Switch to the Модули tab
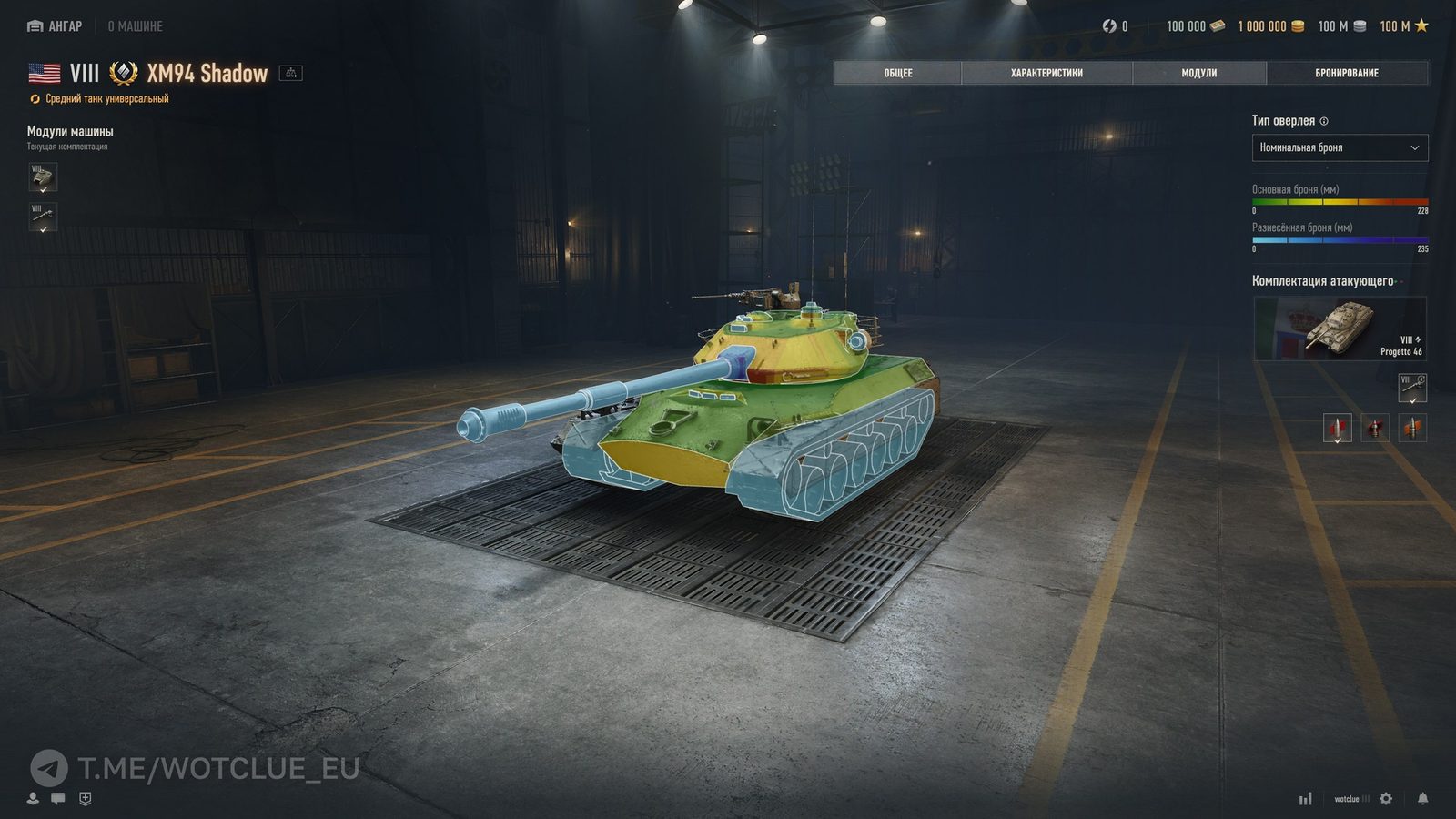1456x819 pixels. 1201,73
